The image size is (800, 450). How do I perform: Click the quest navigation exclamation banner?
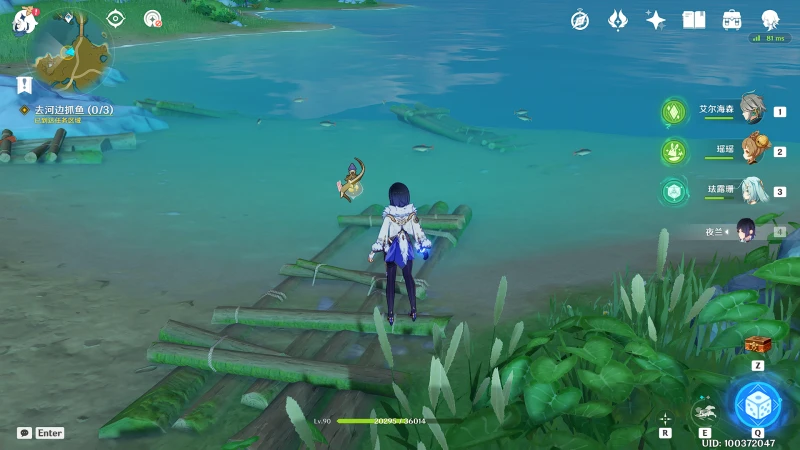tap(25, 86)
